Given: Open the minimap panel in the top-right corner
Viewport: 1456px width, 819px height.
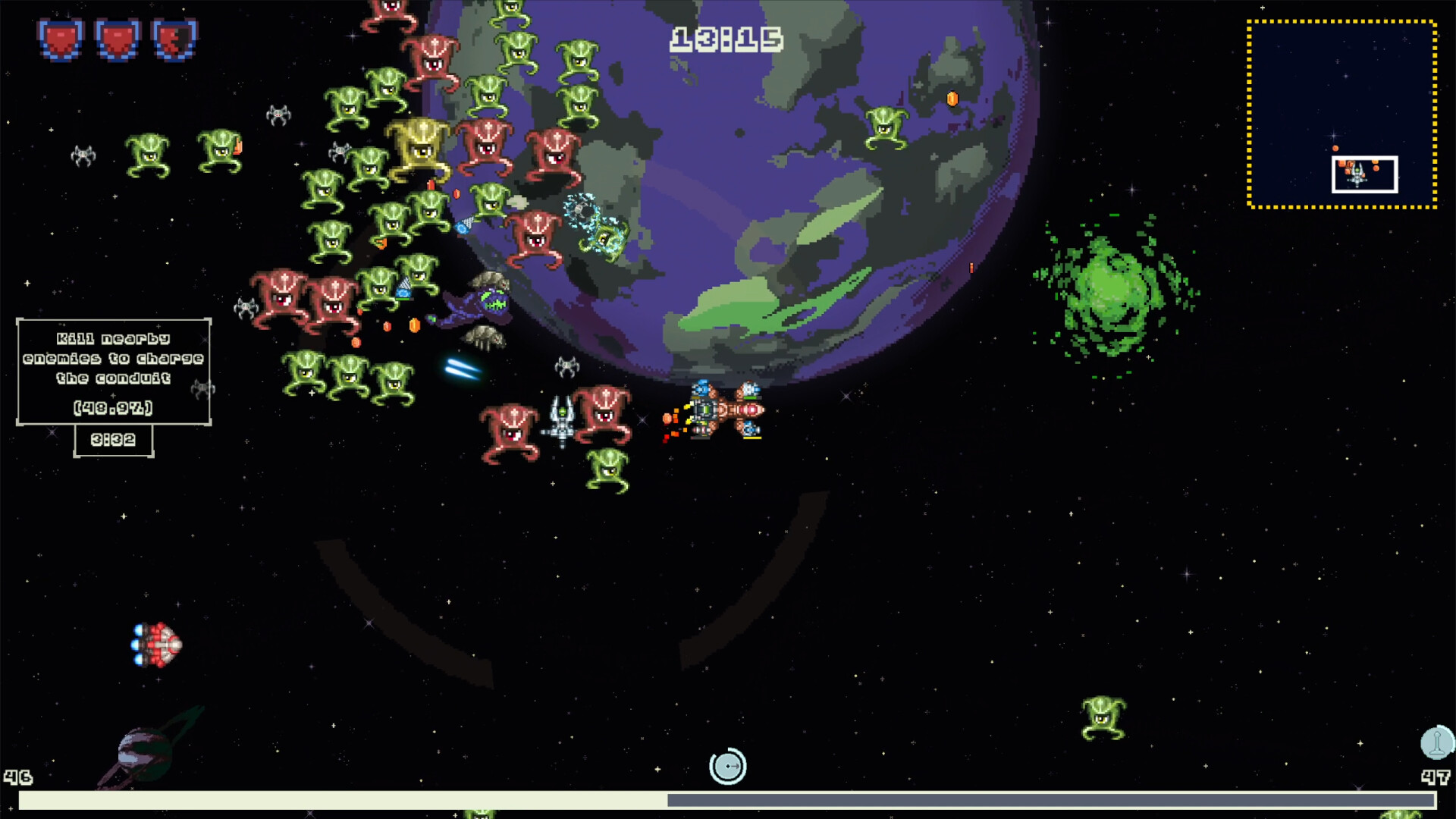Looking at the screenshot, I should (1341, 114).
